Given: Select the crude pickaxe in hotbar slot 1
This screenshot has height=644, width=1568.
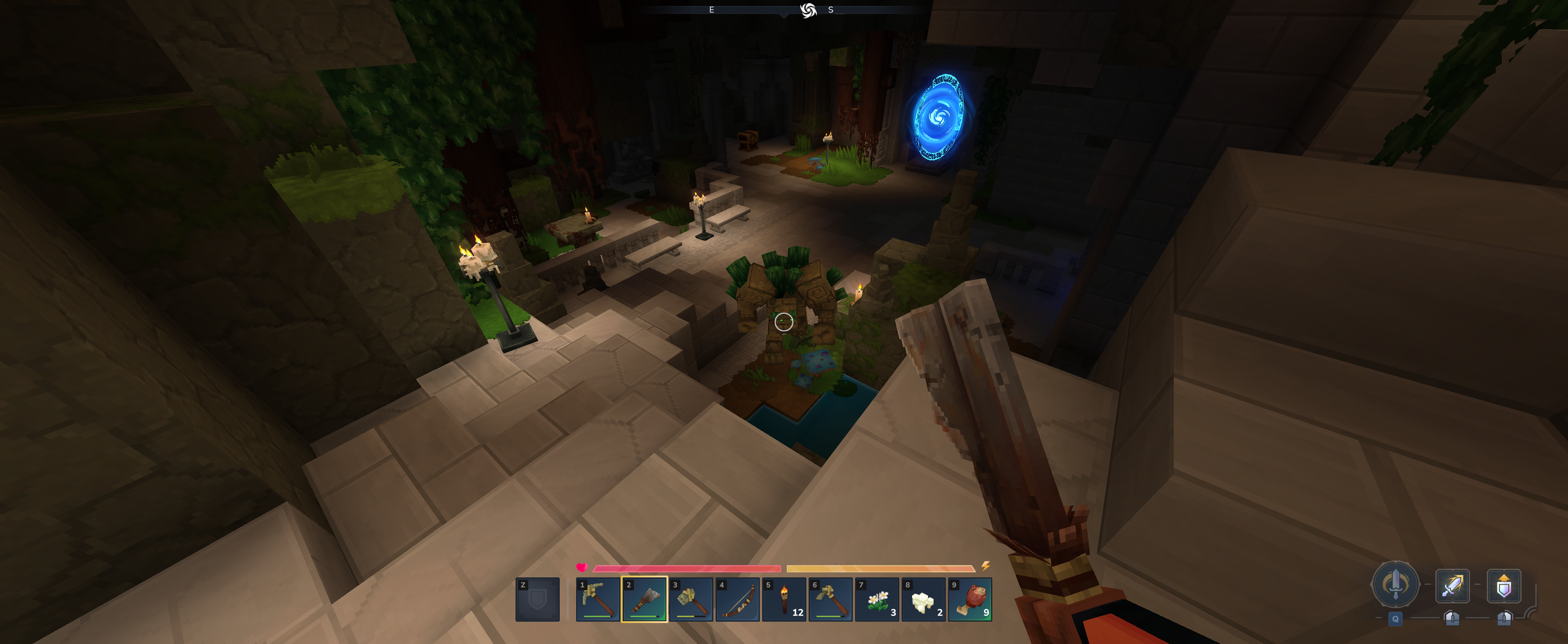Looking at the screenshot, I should [x=598, y=599].
